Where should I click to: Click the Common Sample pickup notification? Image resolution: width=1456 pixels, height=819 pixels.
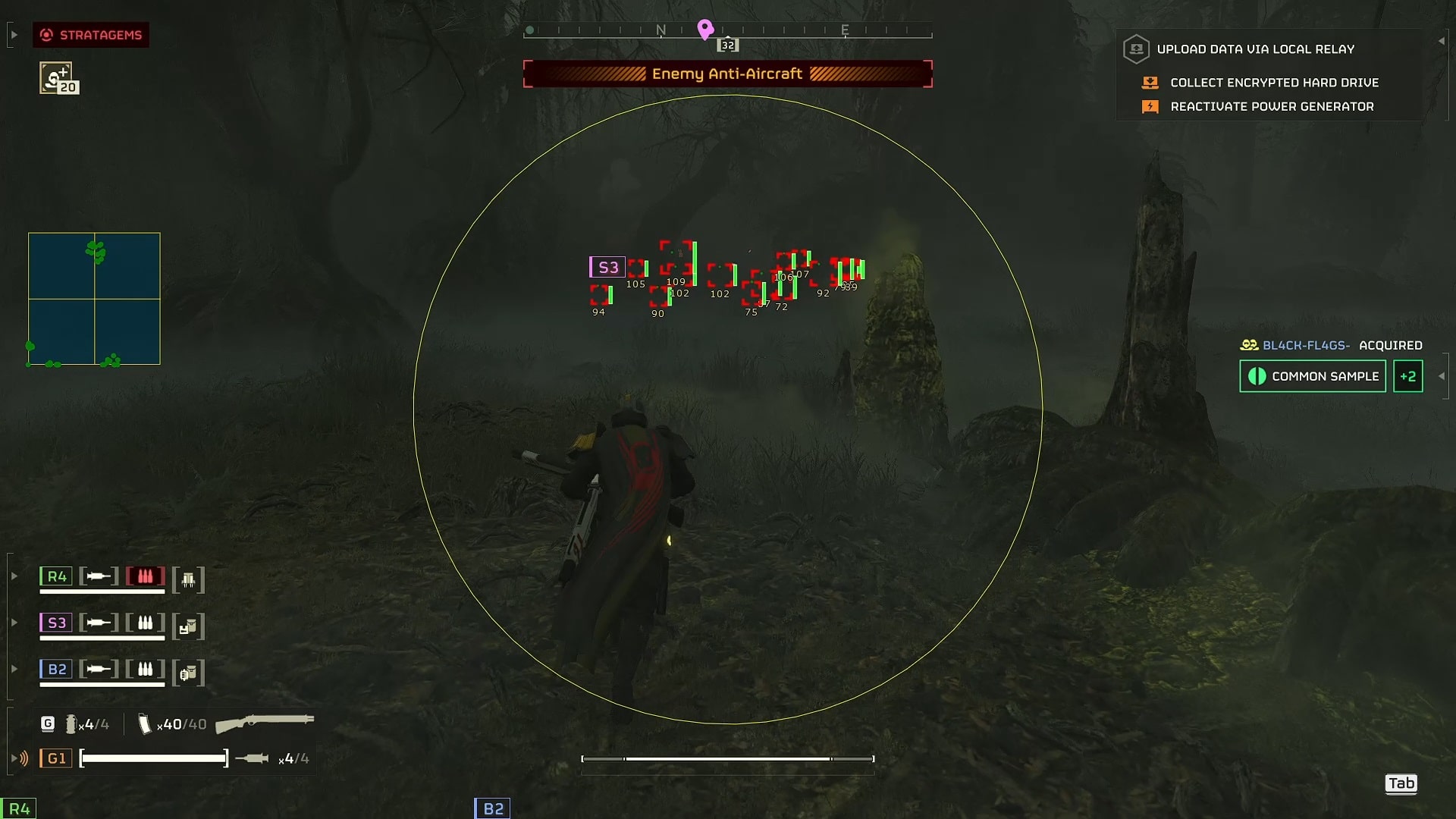pos(1313,376)
